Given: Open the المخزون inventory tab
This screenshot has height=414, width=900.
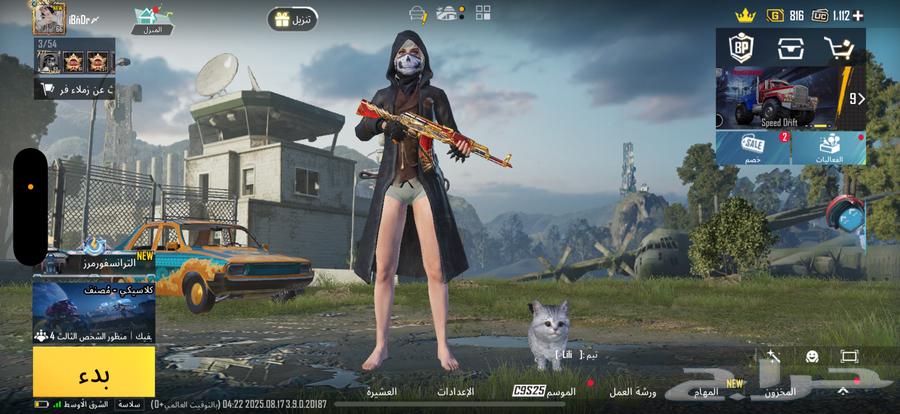Looking at the screenshot, I should (779, 391).
